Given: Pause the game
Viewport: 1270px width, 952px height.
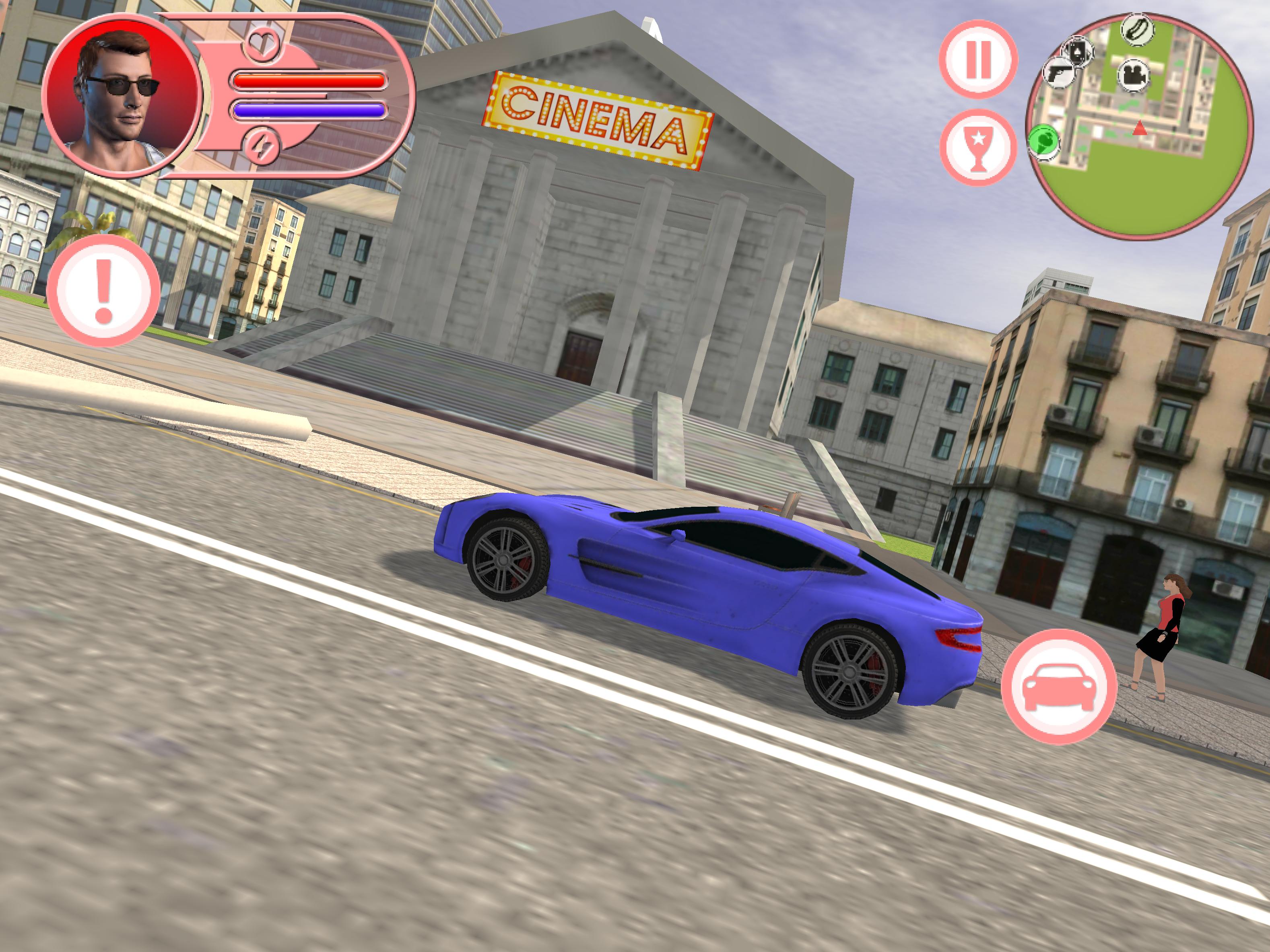Looking at the screenshot, I should click(x=978, y=59).
